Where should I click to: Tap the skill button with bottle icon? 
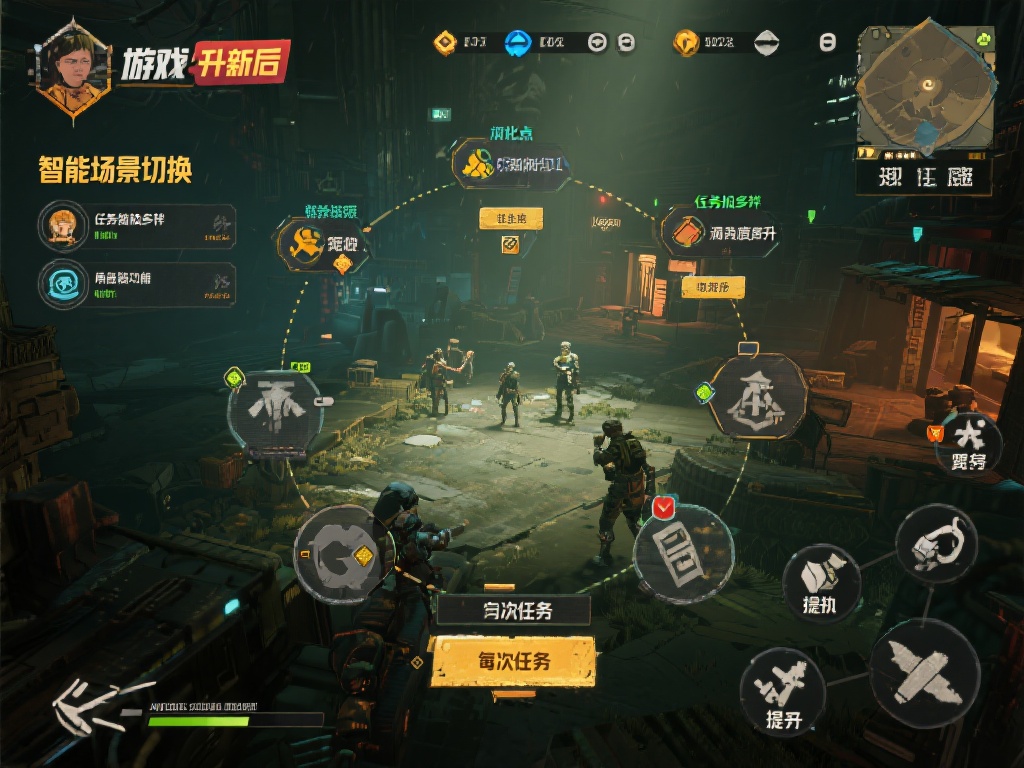[x=821, y=582]
